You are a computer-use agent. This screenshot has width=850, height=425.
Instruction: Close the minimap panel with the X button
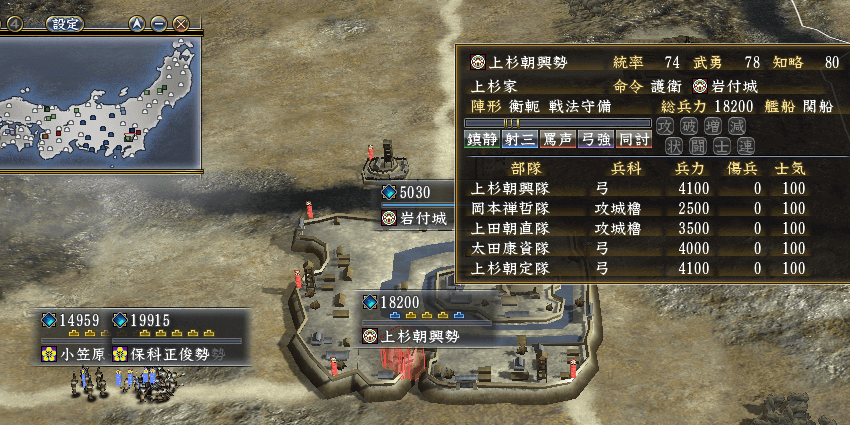[x=180, y=23]
